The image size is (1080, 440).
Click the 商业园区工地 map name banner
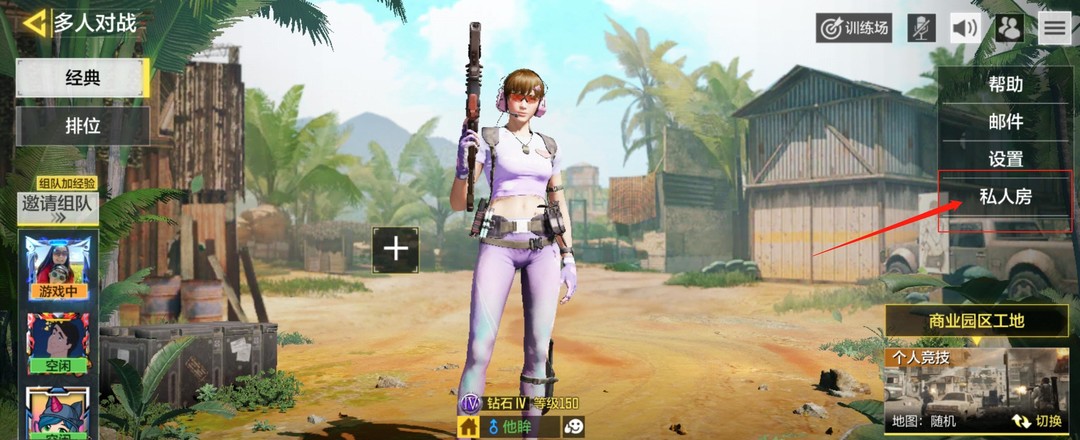pyautogui.click(x=975, y=321)
